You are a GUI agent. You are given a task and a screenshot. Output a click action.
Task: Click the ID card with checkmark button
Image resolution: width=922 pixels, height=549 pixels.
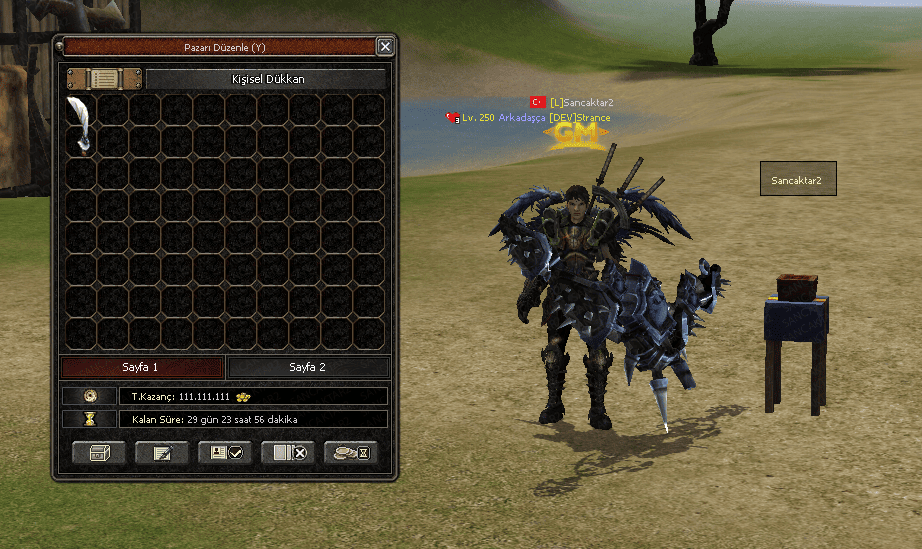pyautogui.click(x=225, y=453)
